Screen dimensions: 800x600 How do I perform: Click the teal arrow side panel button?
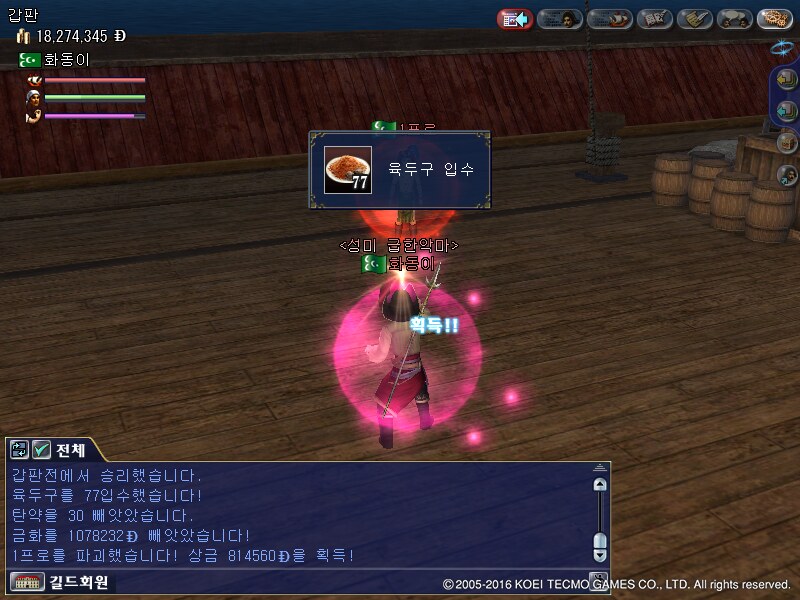(787, 112)
